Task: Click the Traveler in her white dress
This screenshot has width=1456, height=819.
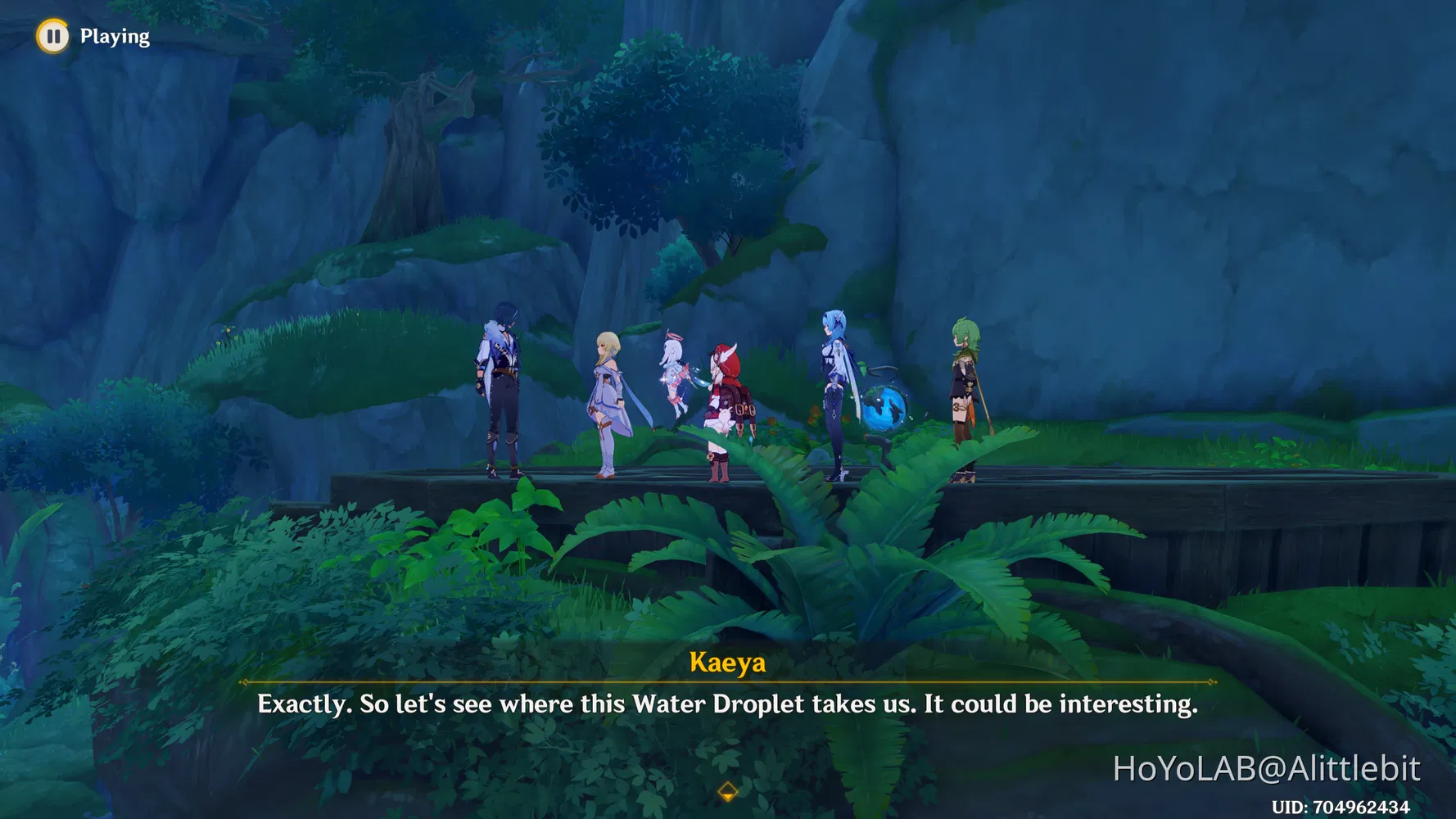Action: point(609,393)
